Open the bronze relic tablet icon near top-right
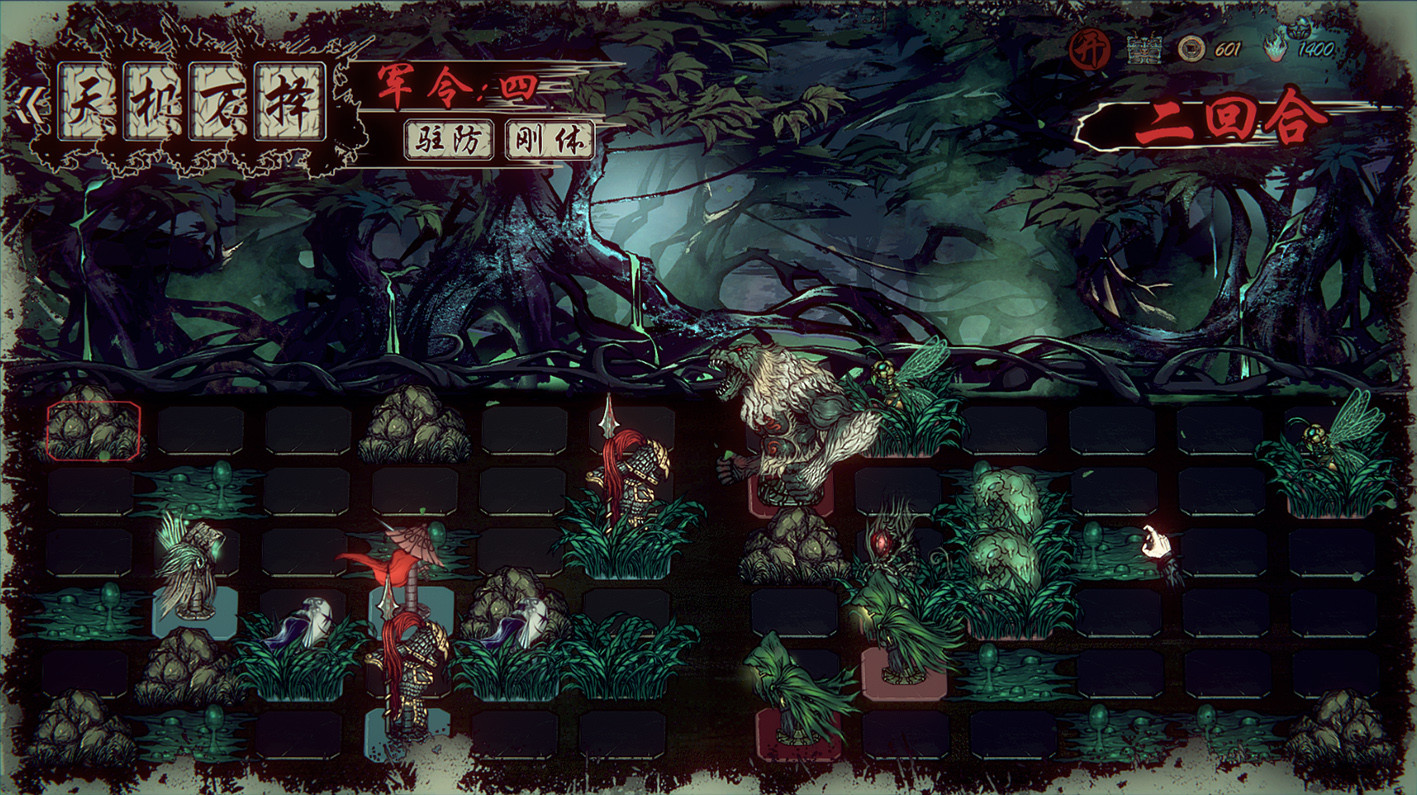 coord(1144,48)
